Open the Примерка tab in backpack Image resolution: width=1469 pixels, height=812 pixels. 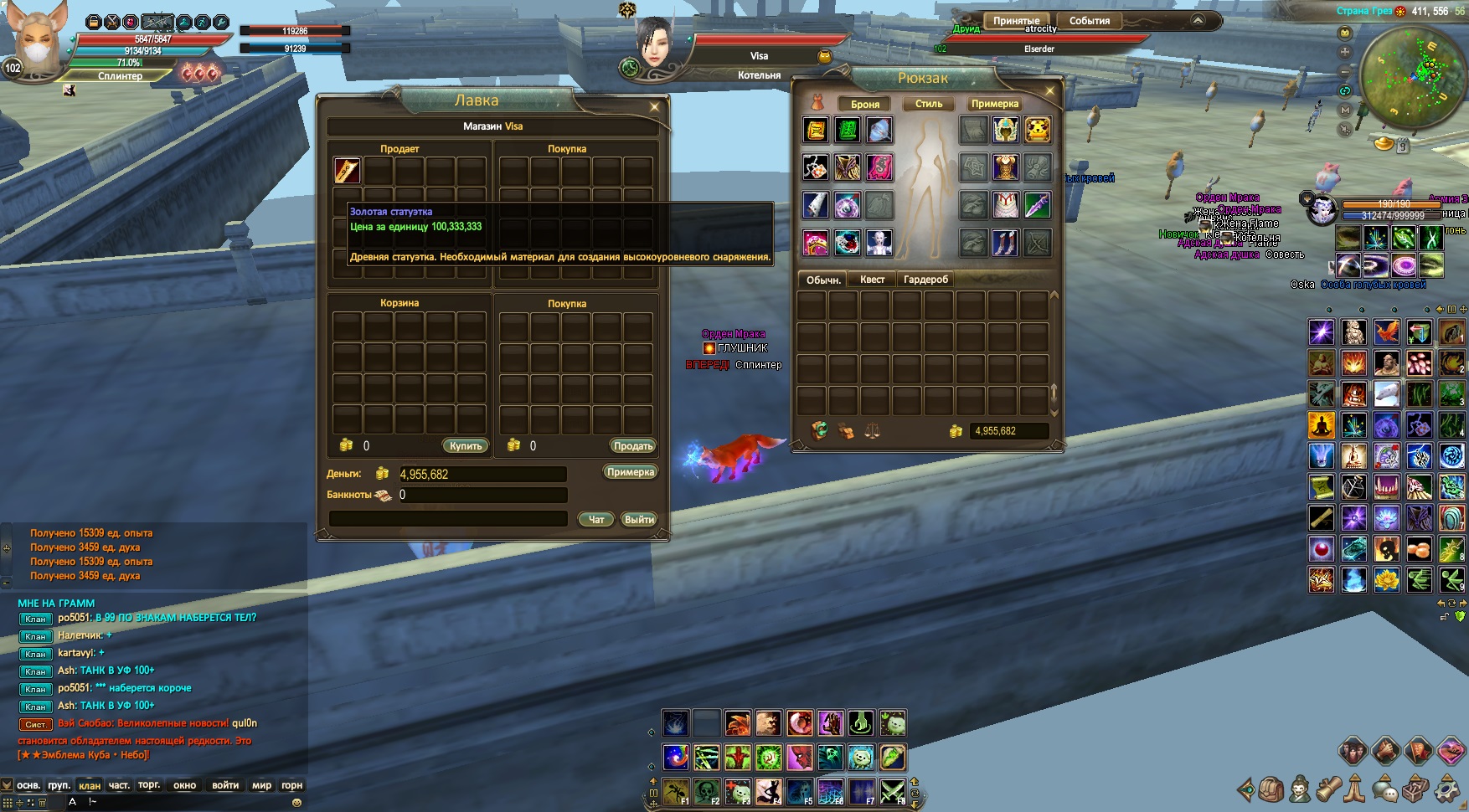point(995,104)
